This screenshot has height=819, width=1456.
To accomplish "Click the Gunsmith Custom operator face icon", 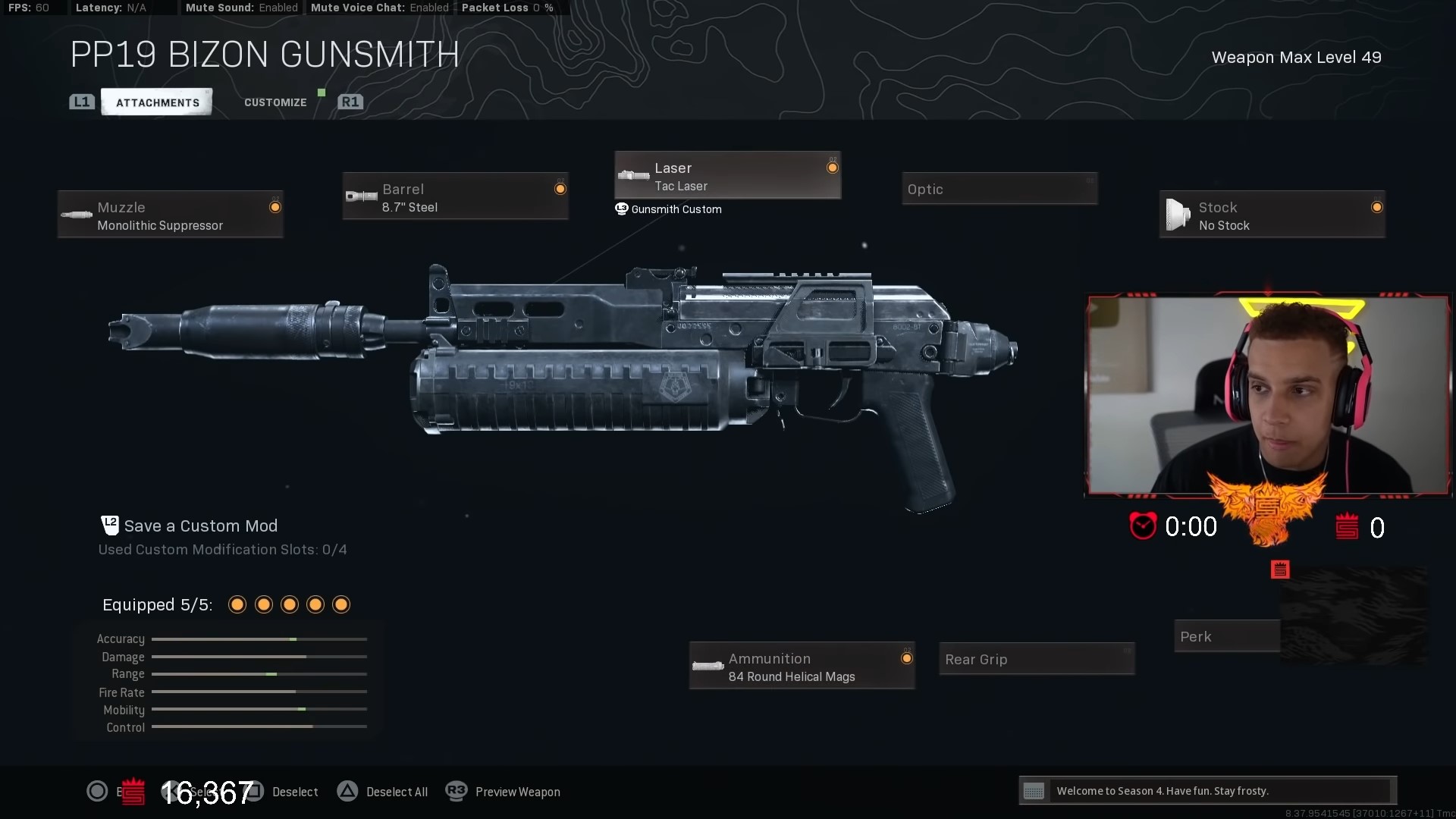I will click(620, 209).
